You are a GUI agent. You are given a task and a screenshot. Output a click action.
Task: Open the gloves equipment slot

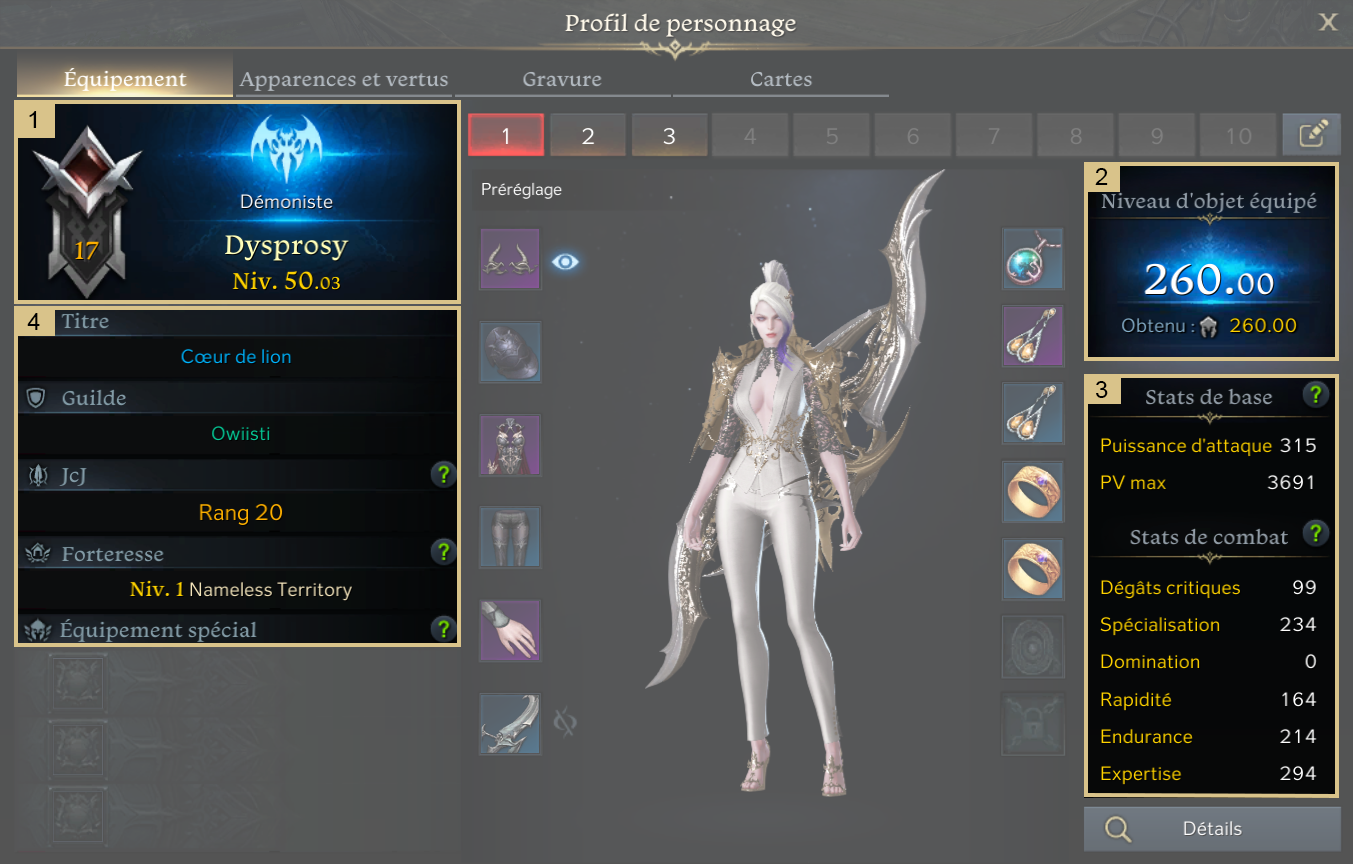[510, 630]
